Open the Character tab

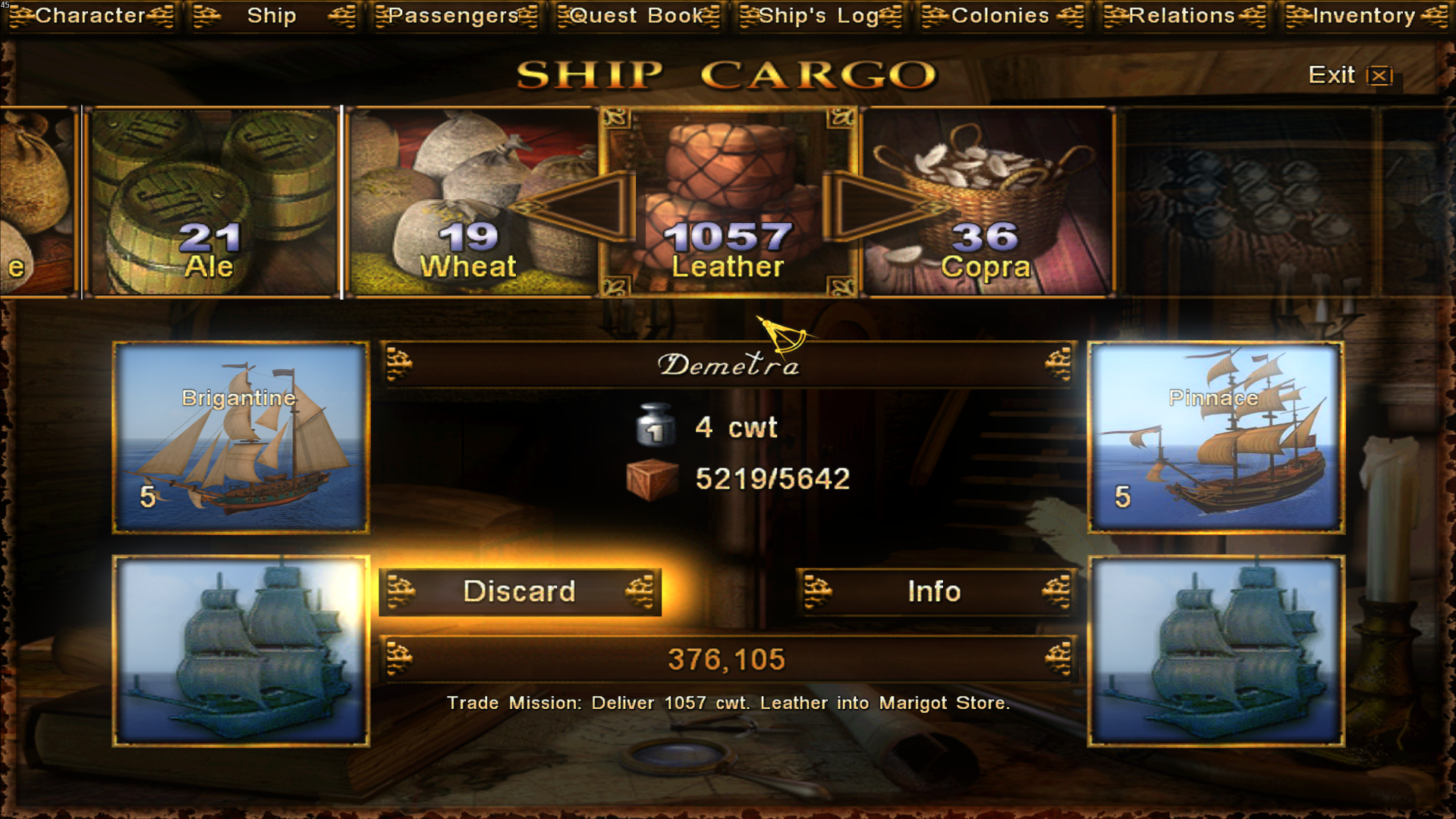(90, 16)
